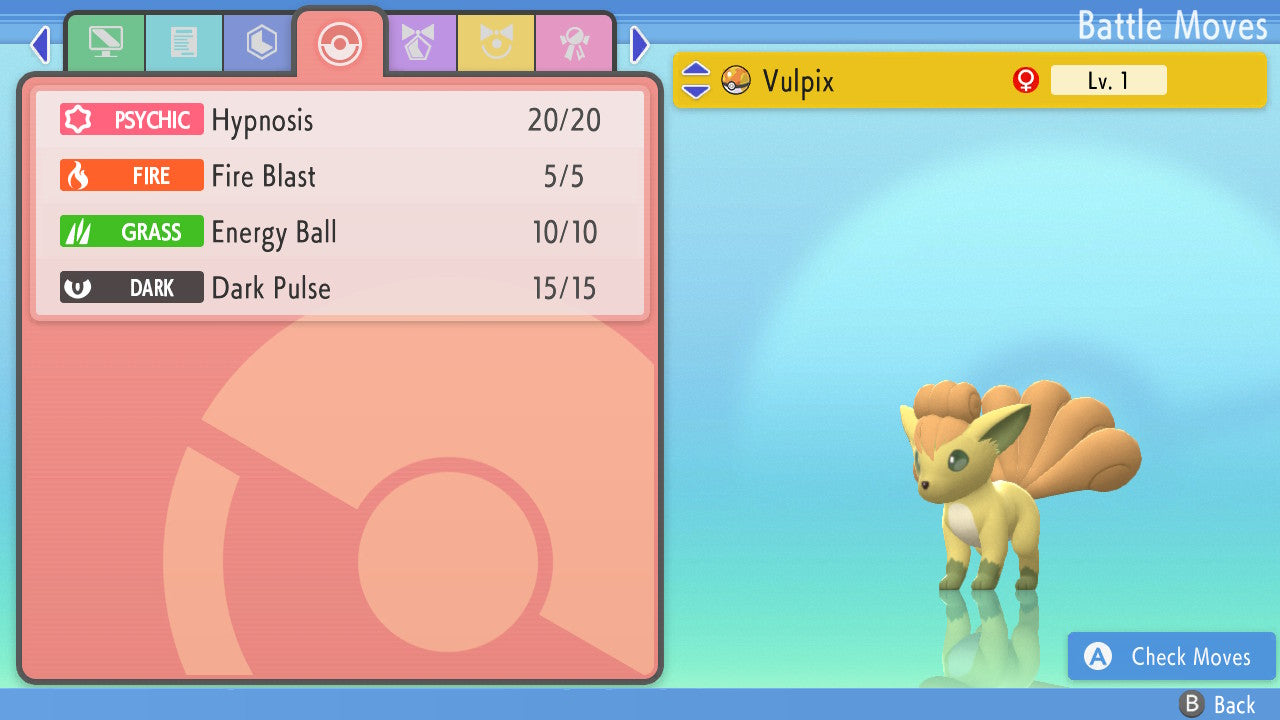This screenshot has width=1280, height=720.
Task: Open the Pokémon Info tab with the monitor icon
Action: click(x=105, y=43)
